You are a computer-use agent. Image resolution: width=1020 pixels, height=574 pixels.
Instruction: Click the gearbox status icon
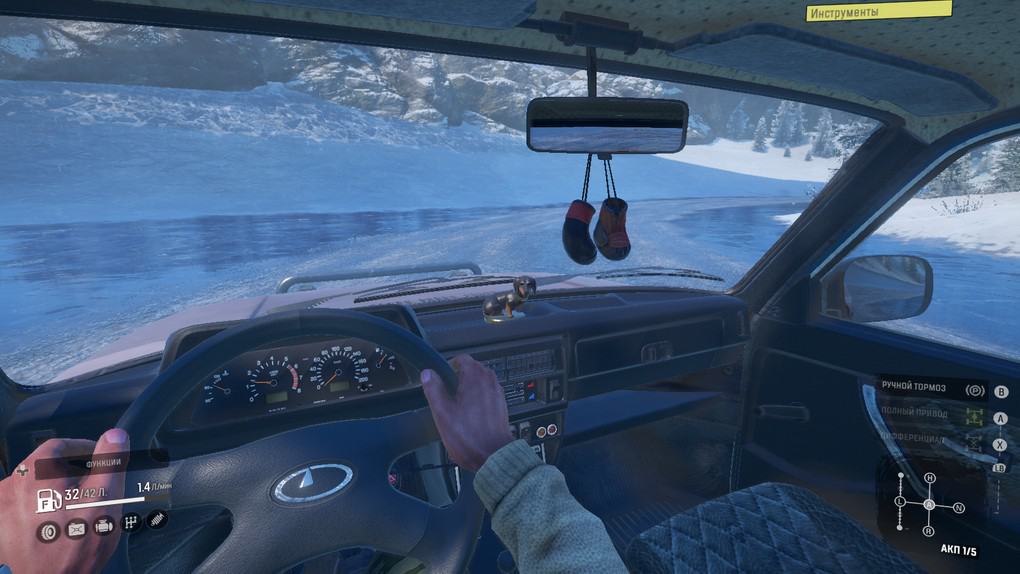(x=130, y=522)
